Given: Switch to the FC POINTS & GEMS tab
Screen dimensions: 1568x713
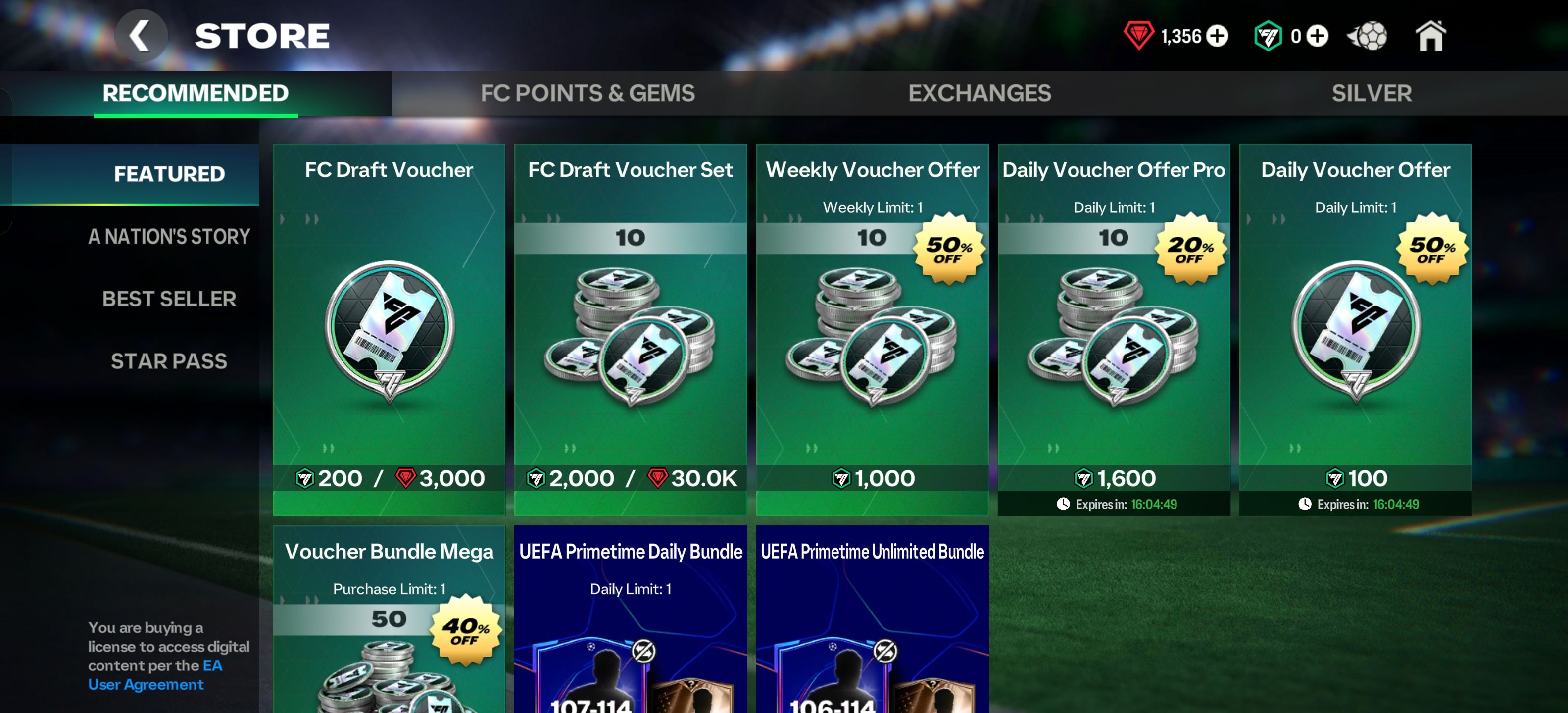Looking at the screenshot, I should point(588,93).
